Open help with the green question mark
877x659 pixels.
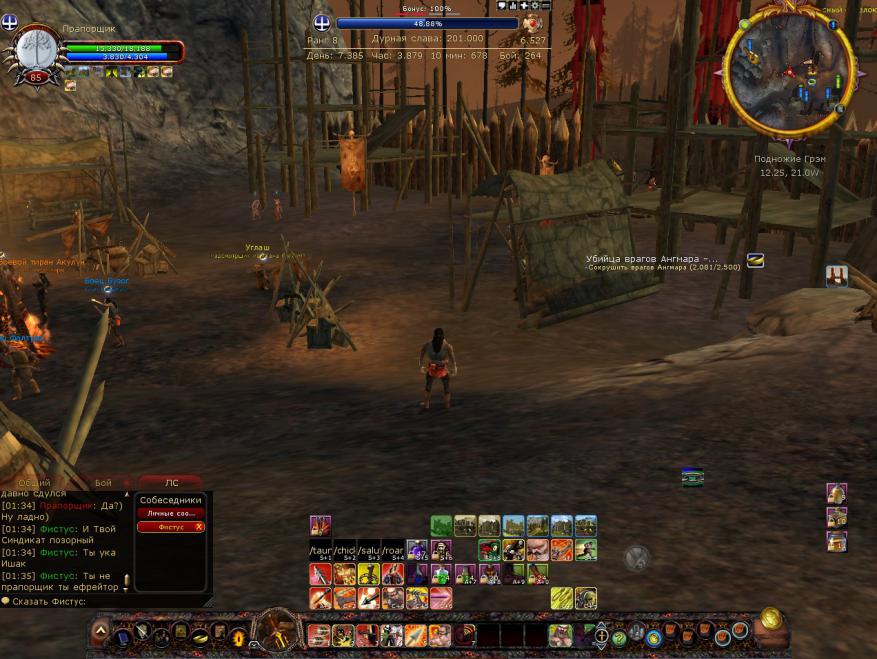619,637
